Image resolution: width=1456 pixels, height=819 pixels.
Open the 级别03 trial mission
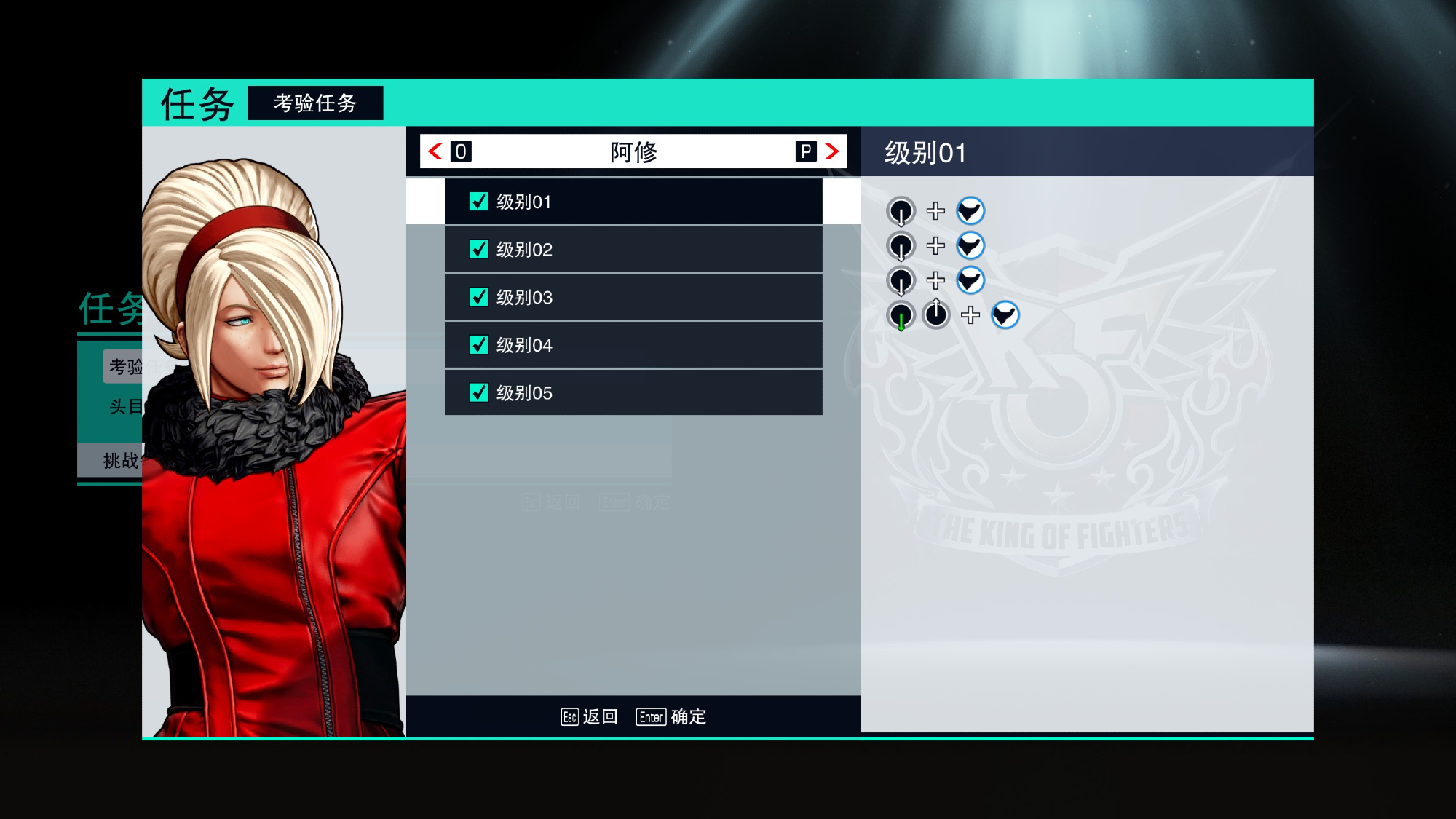tap(633, 297)
